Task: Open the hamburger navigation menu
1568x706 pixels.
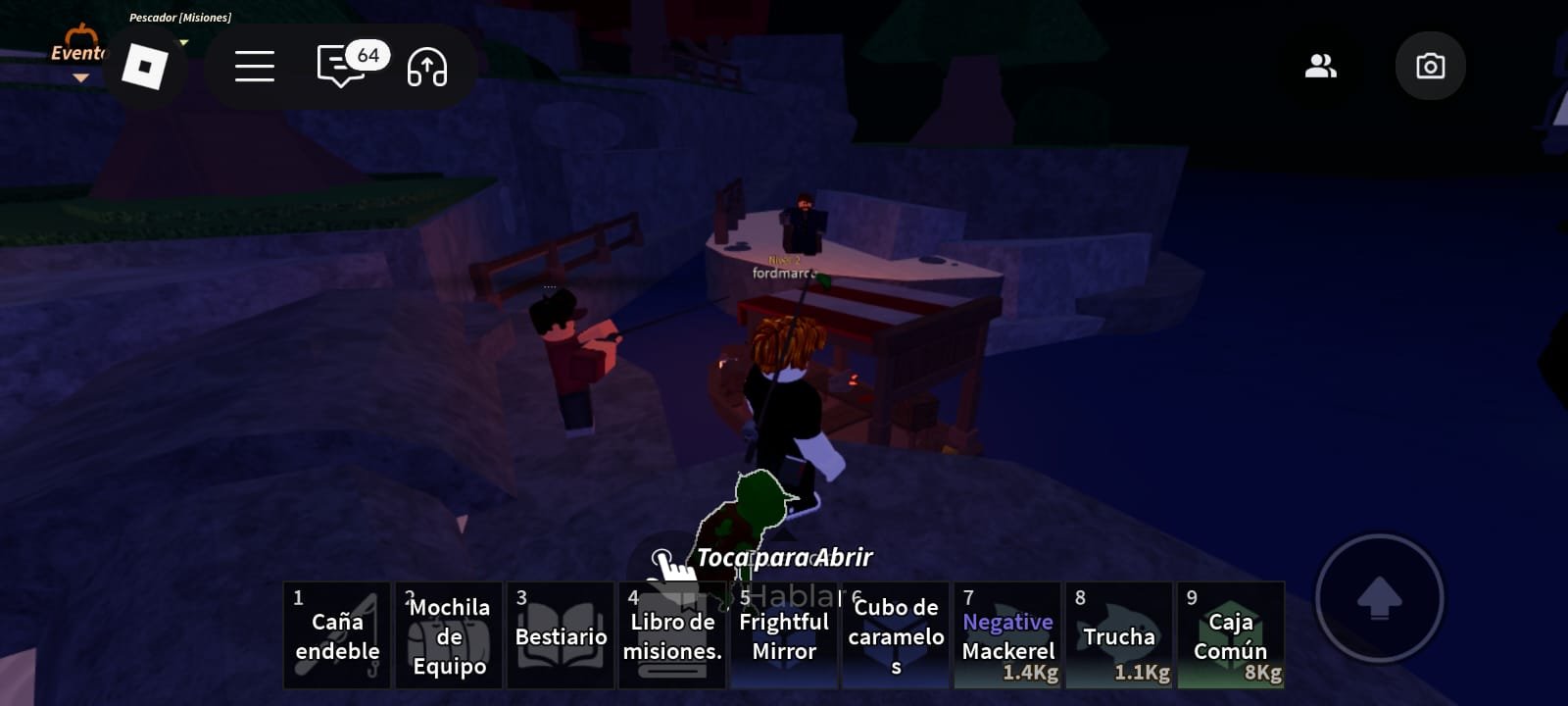Action: pyautogui.click(x=253, y=67)
